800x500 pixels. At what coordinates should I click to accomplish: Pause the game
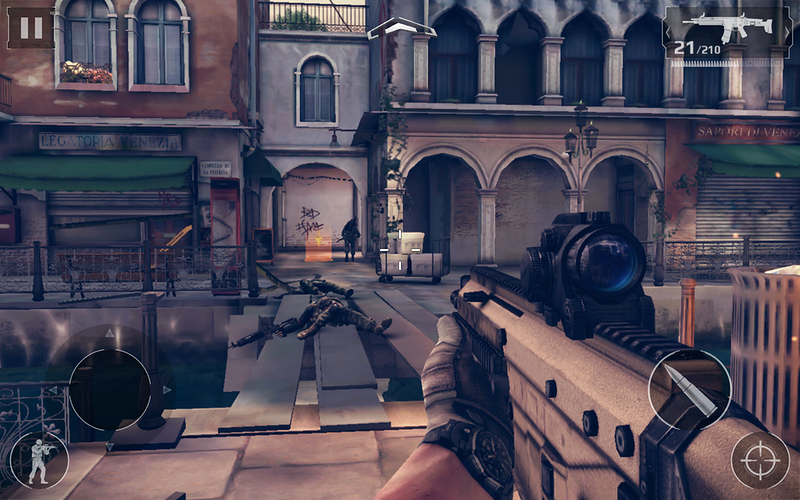click(x=30, y=26)
